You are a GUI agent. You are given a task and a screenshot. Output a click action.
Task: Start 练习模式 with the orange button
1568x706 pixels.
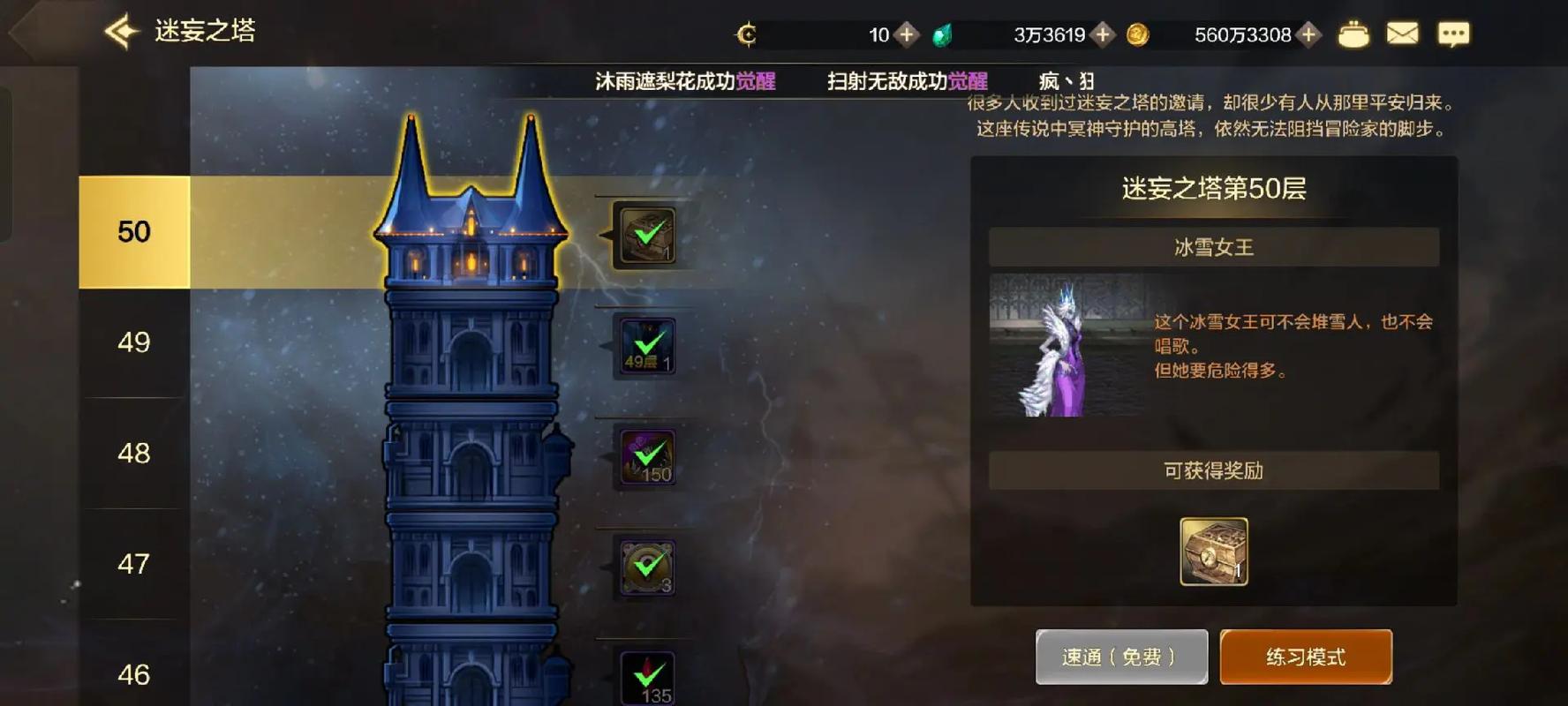click(1306, 656)
